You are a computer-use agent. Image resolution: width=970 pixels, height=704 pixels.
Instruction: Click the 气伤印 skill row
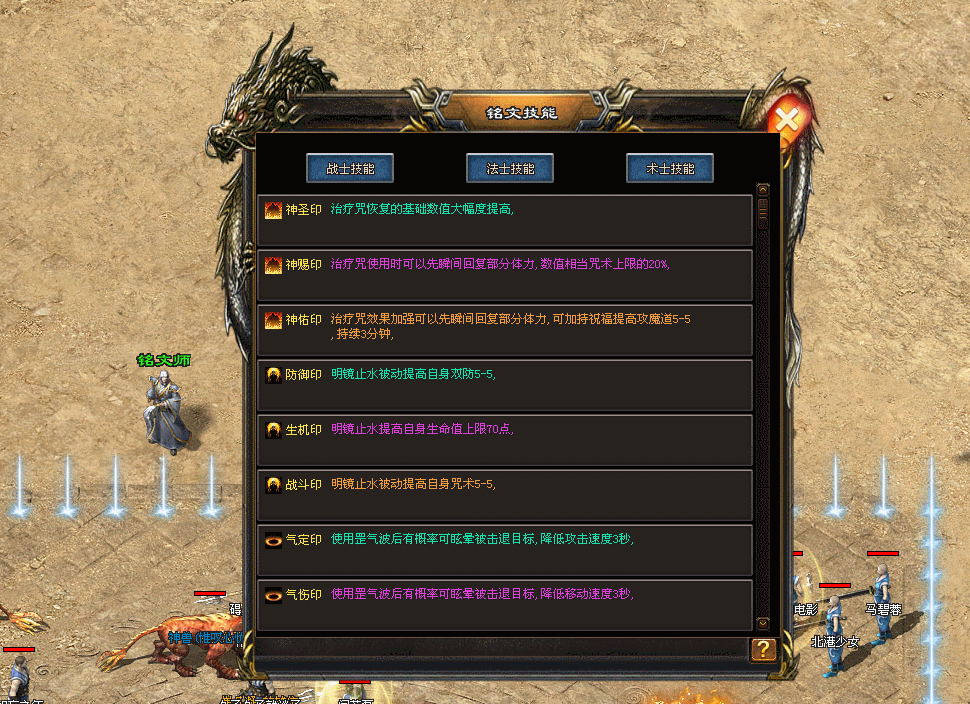point(504,604)
